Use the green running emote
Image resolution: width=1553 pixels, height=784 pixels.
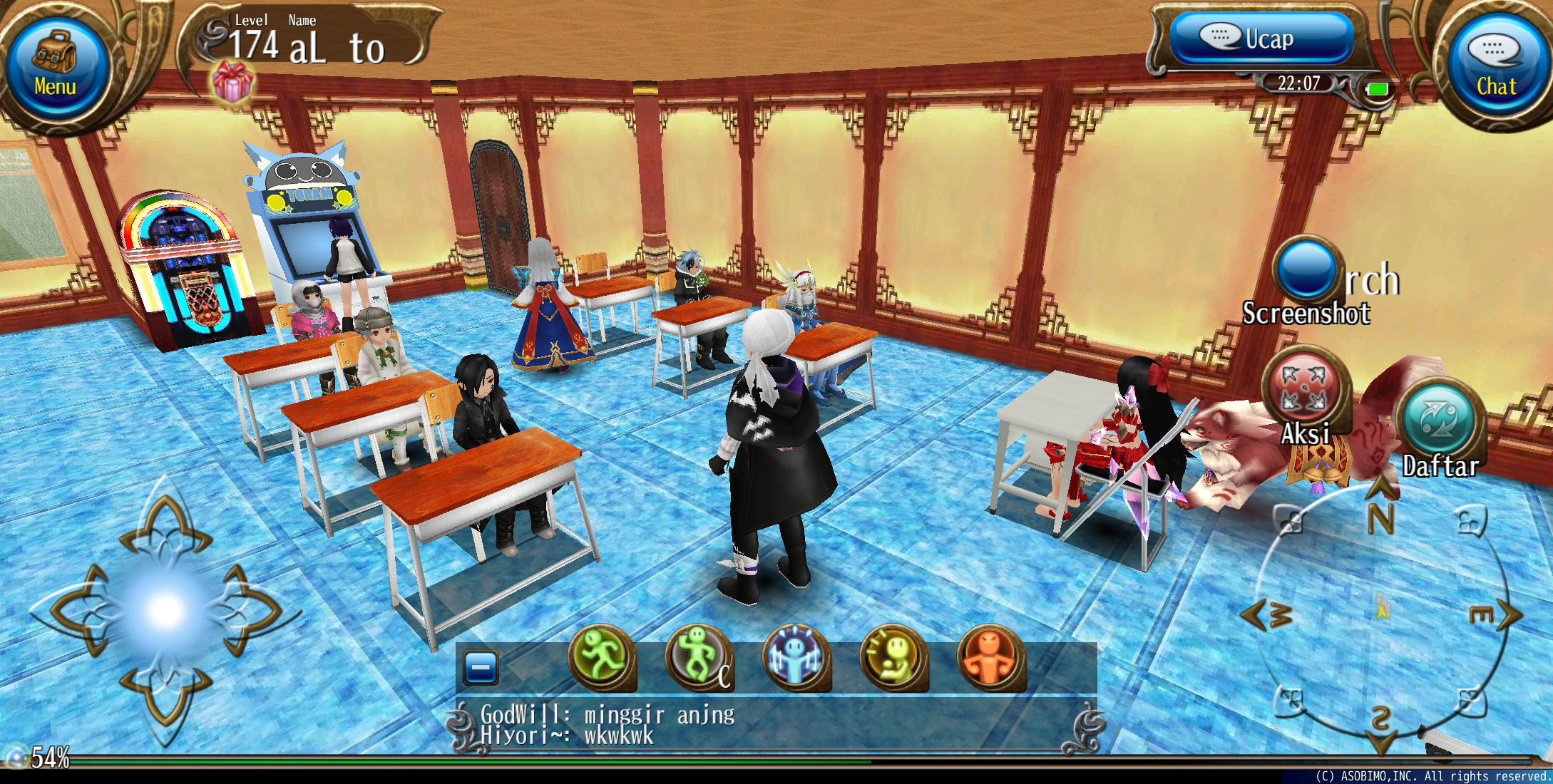point(601,657)
